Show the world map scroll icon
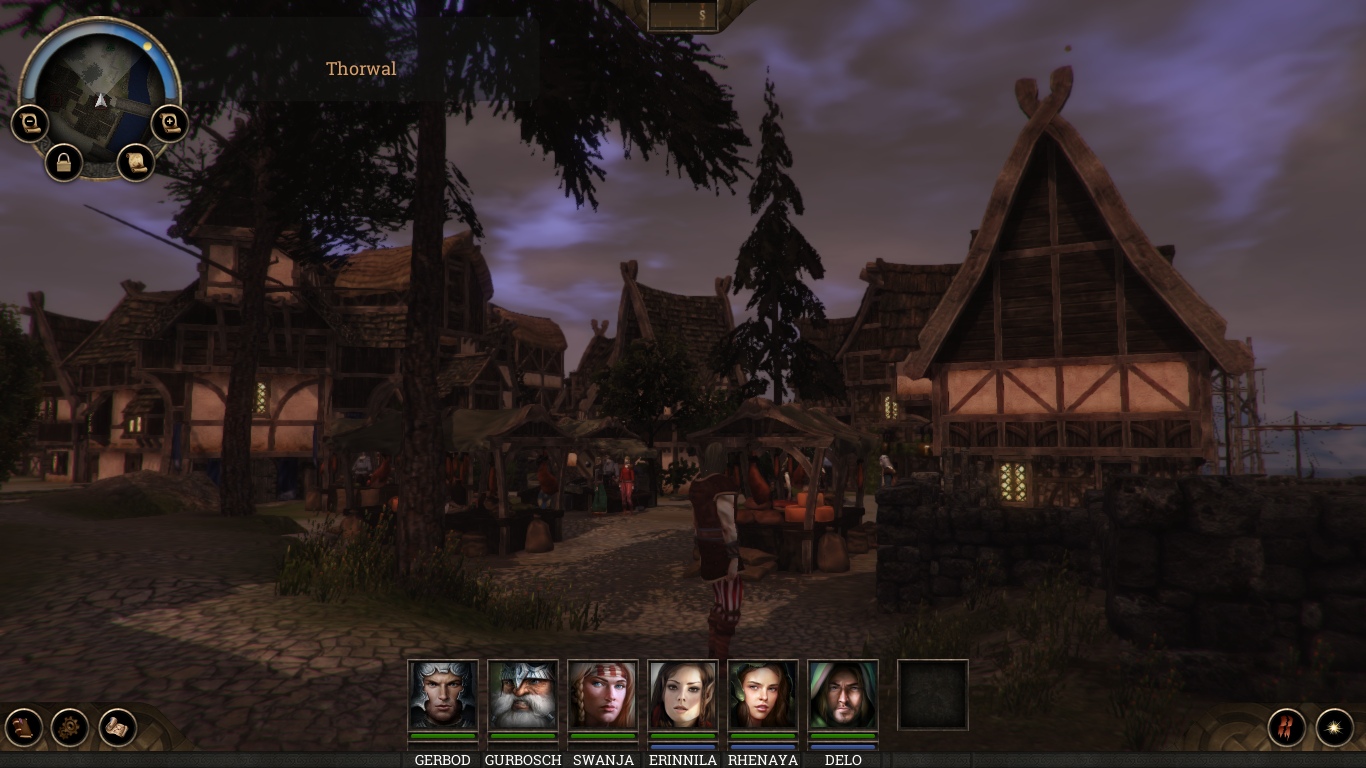Viewport: 1366px width, 768px height. [117, 727]
